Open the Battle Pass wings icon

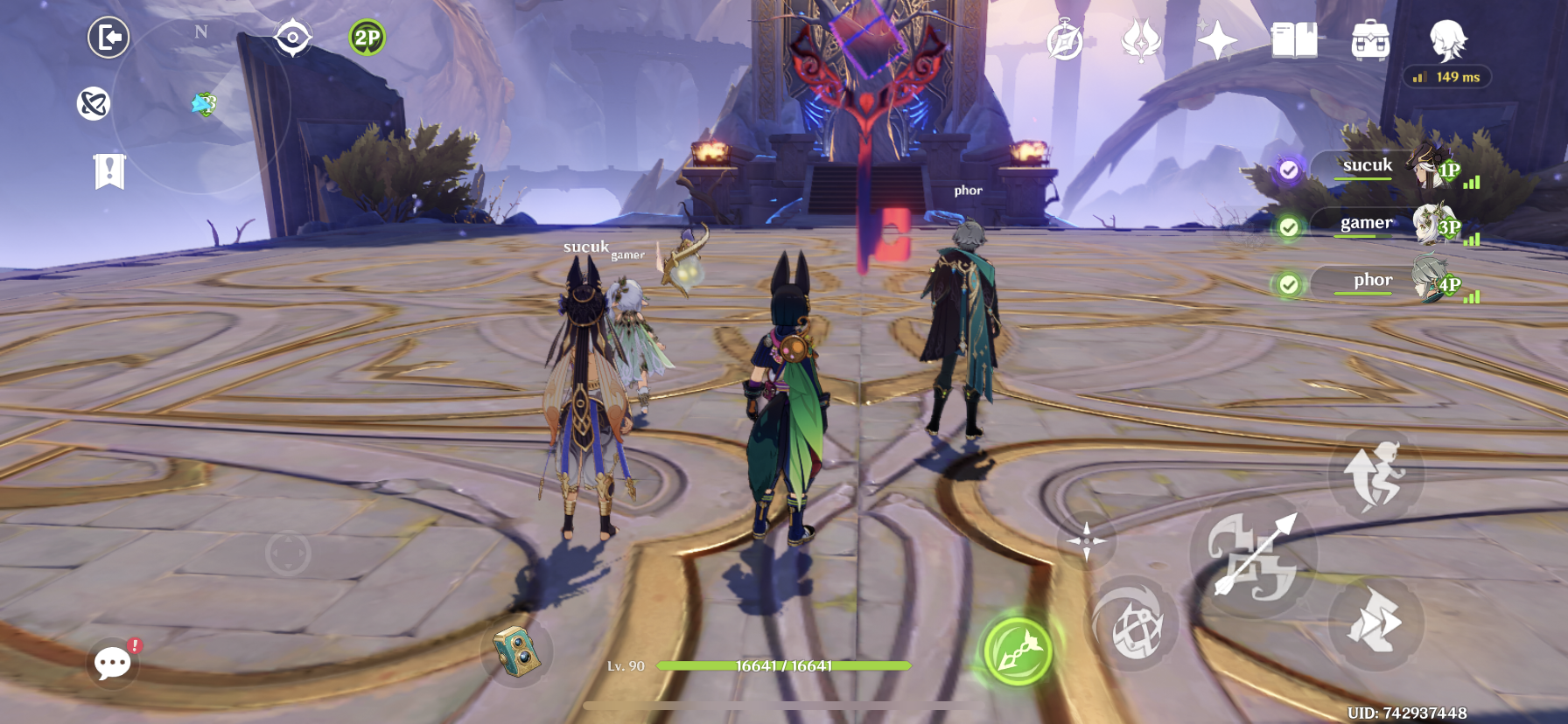pos(1142,38)
